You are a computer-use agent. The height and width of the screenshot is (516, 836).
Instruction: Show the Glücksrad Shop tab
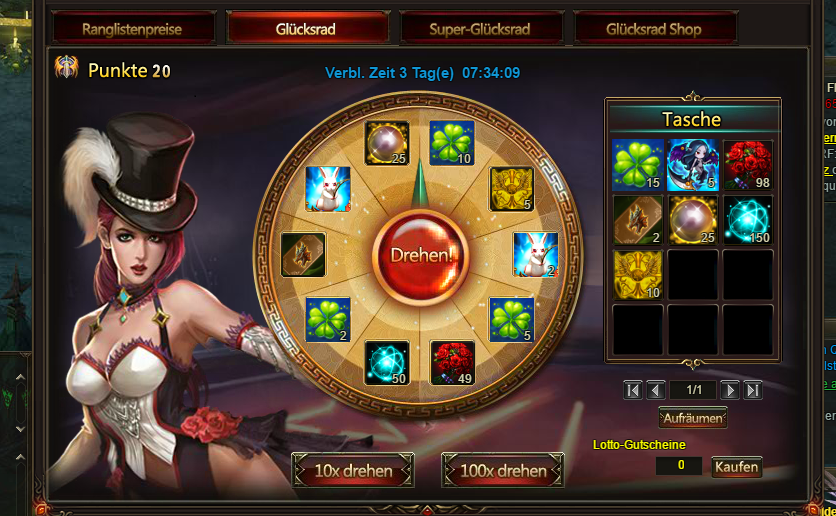(x=654, y=29)
